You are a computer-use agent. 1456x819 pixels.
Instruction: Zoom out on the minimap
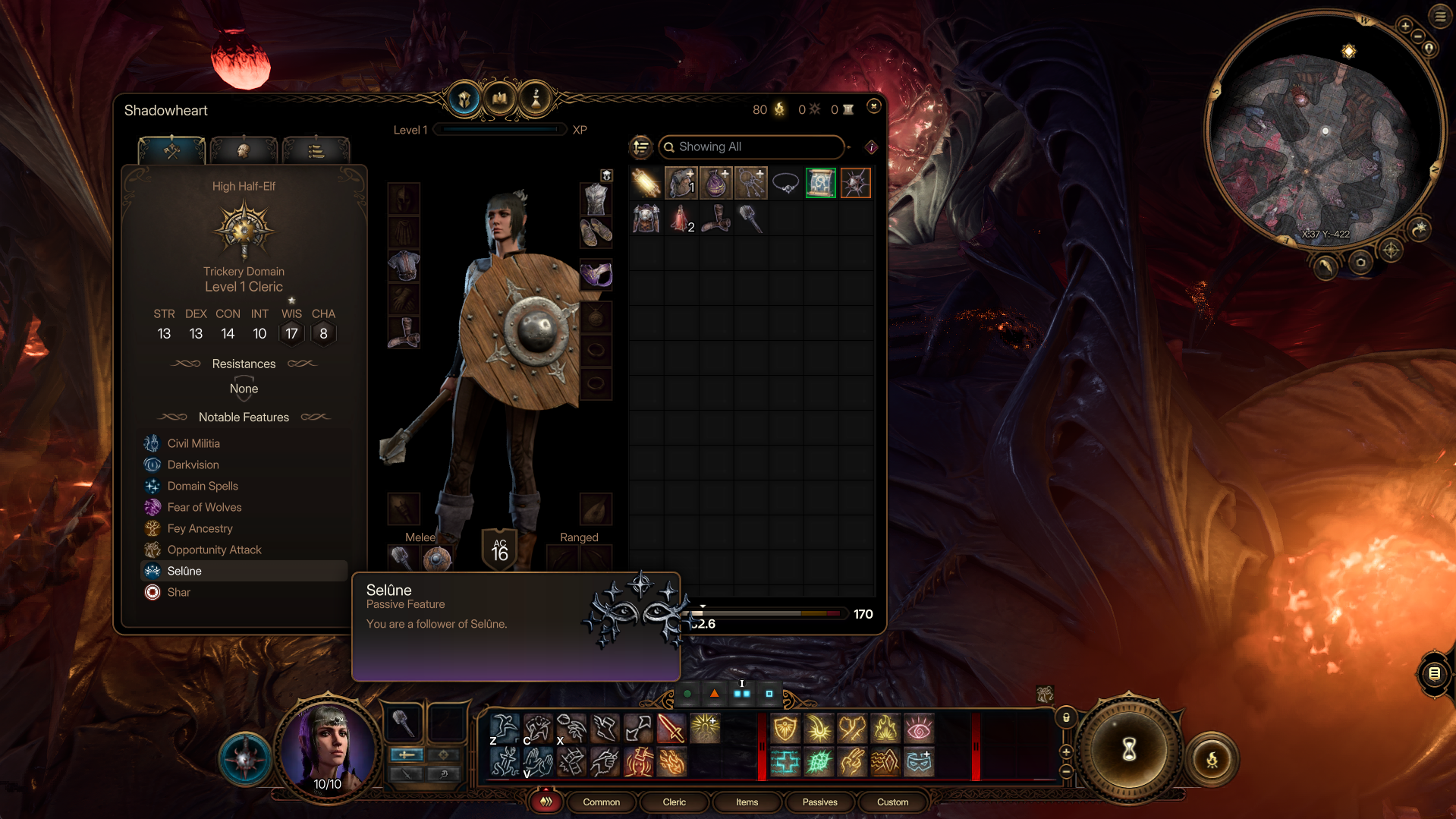click(1418, 36)
